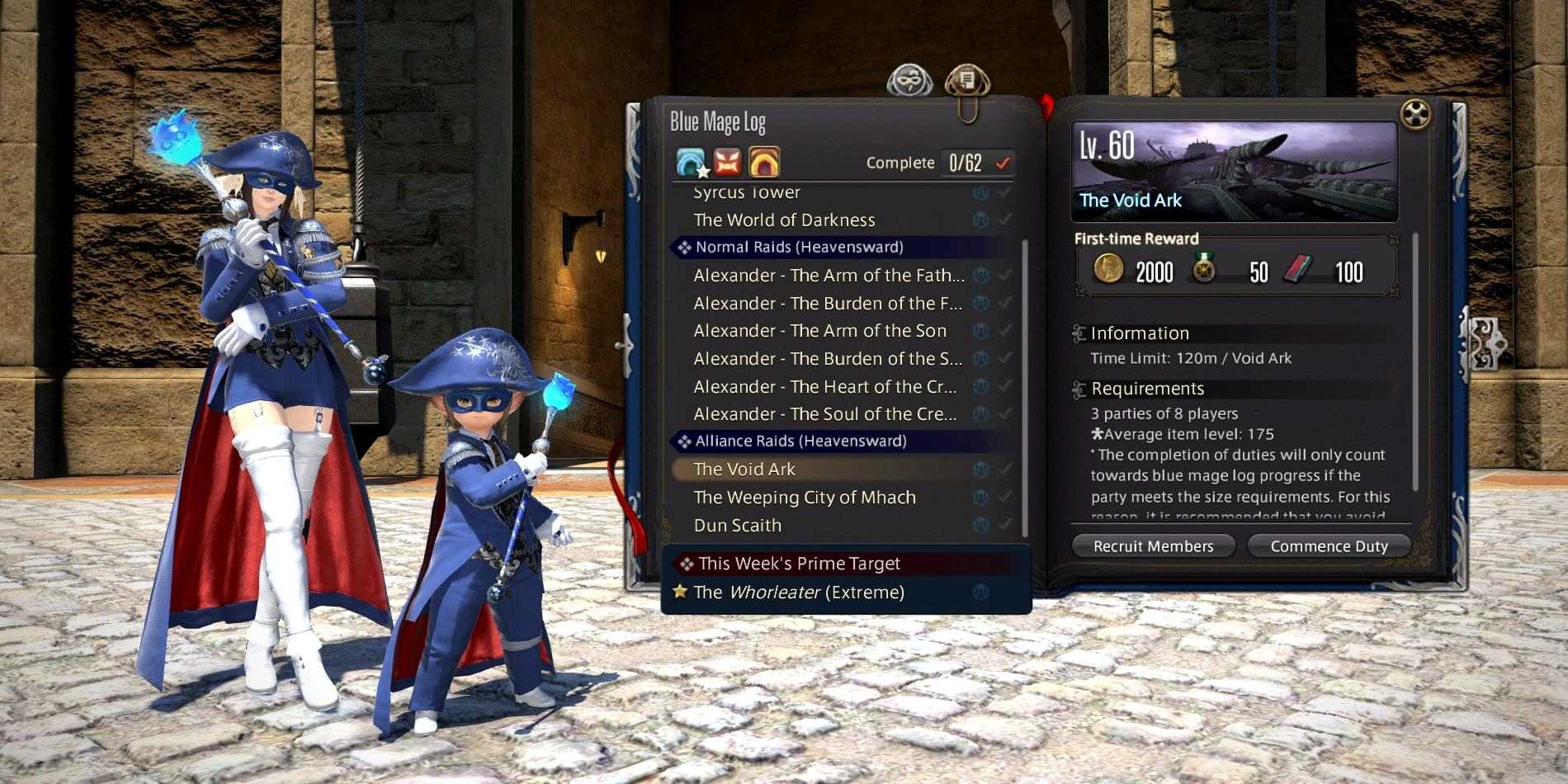The width and height of the screenshot is (1568, 784).
Task: Switch to the blue wave icon tab
Action: [x=691, y=163]
